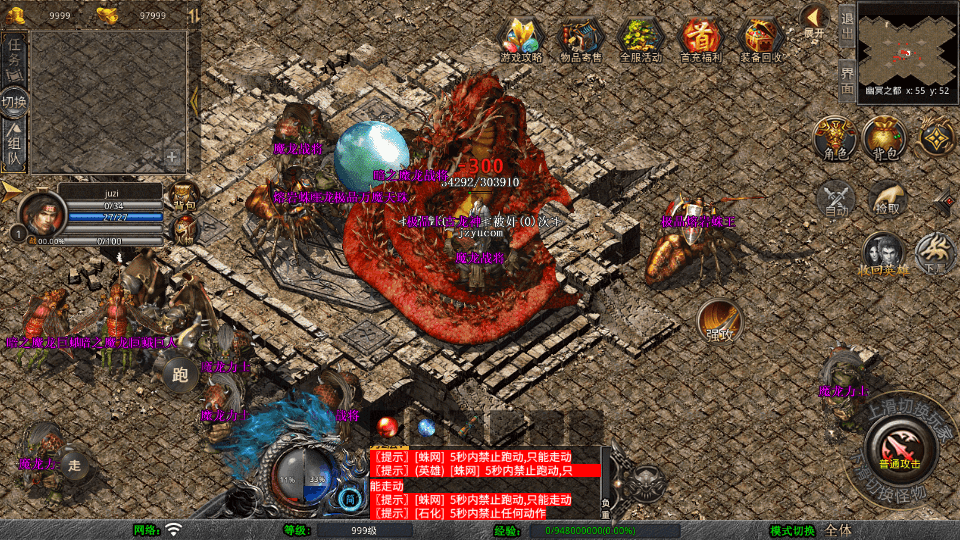Activate the 拾取 pick-up hand button
Image resolution: width=960 pixels, height=540 pixels.
coord(887,198)
